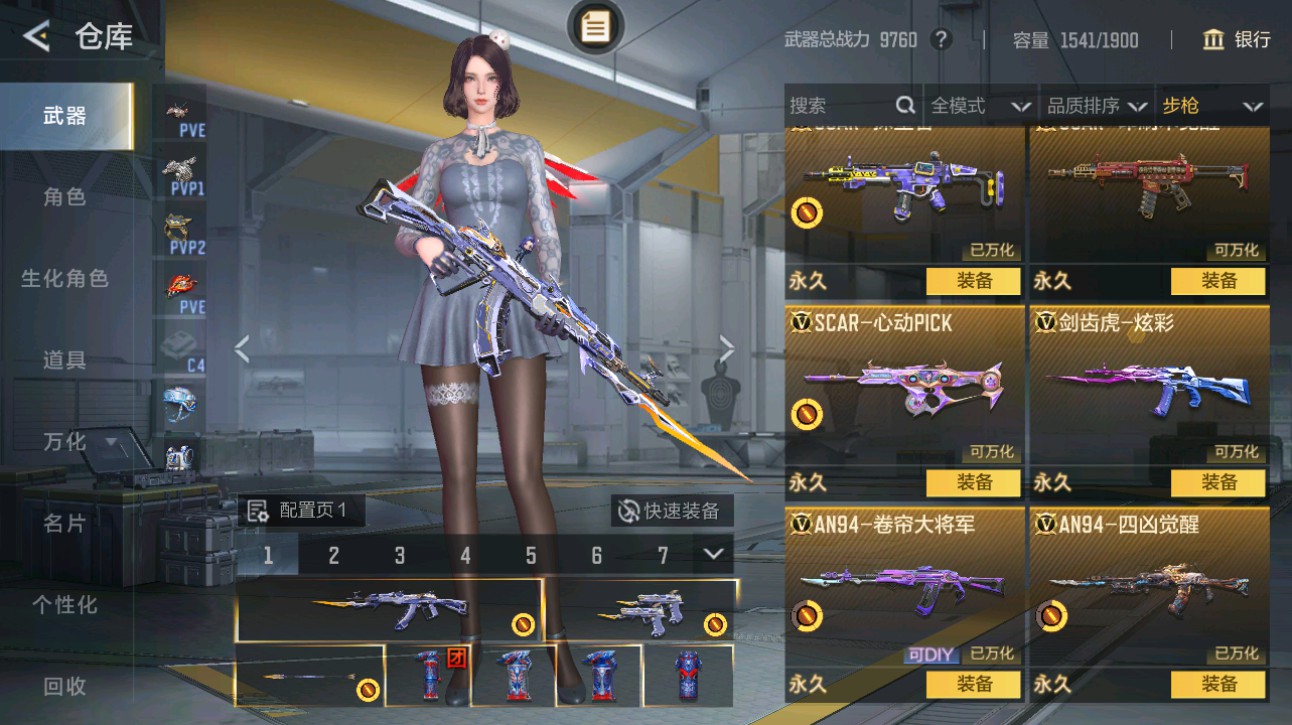Equip the AN94-卷帘大将军 rifle
This screenshot has width=1292, height=725.
(x=973, y=684)
